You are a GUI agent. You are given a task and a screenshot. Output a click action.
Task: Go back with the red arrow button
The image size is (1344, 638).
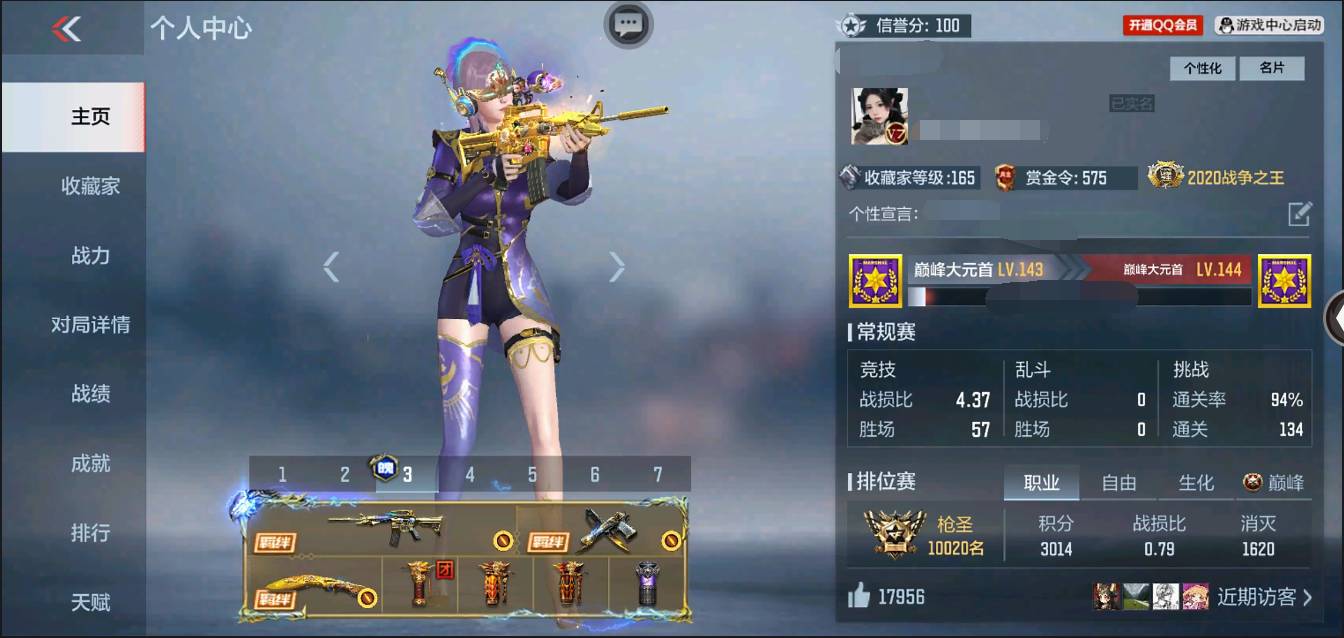(66, 29)
